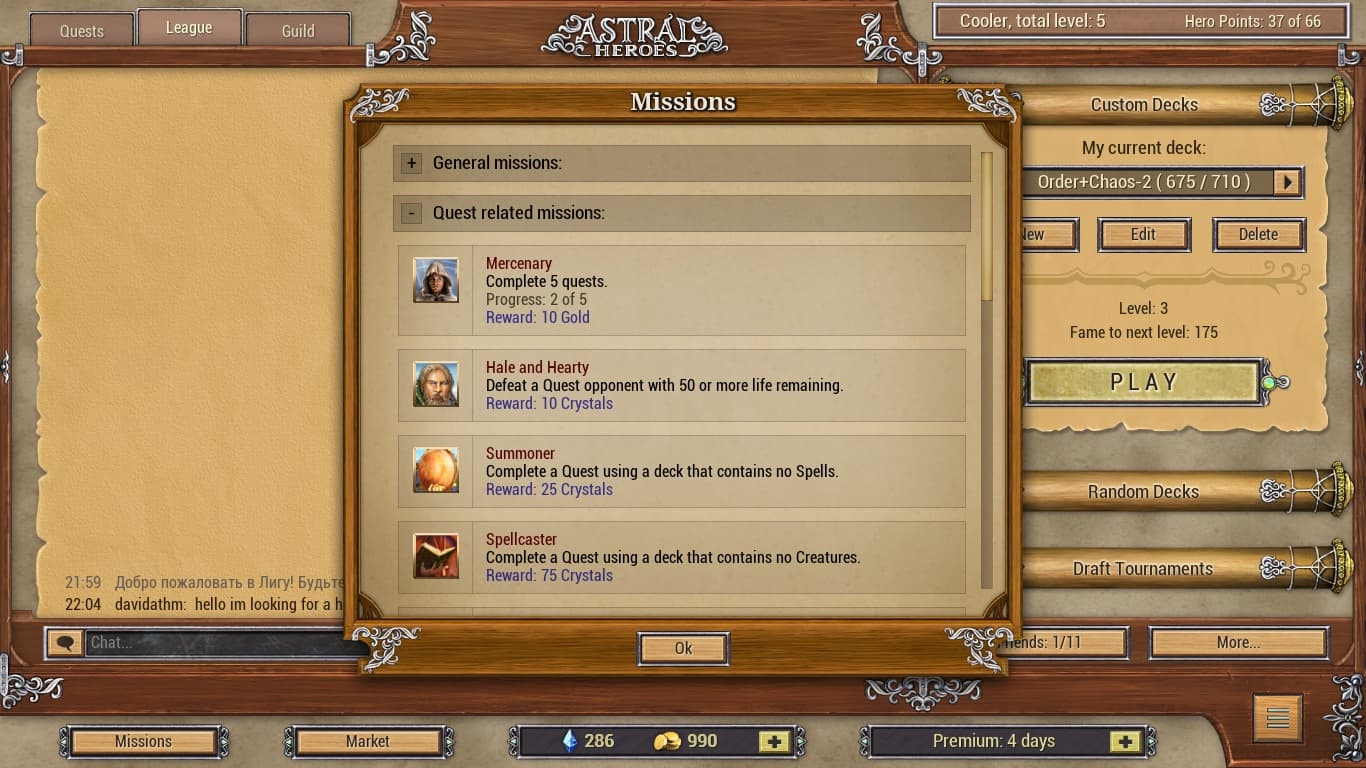Screen dimensions: 1366x768
Task: Click the crystal currency icon
Action: tap(572, 741)
